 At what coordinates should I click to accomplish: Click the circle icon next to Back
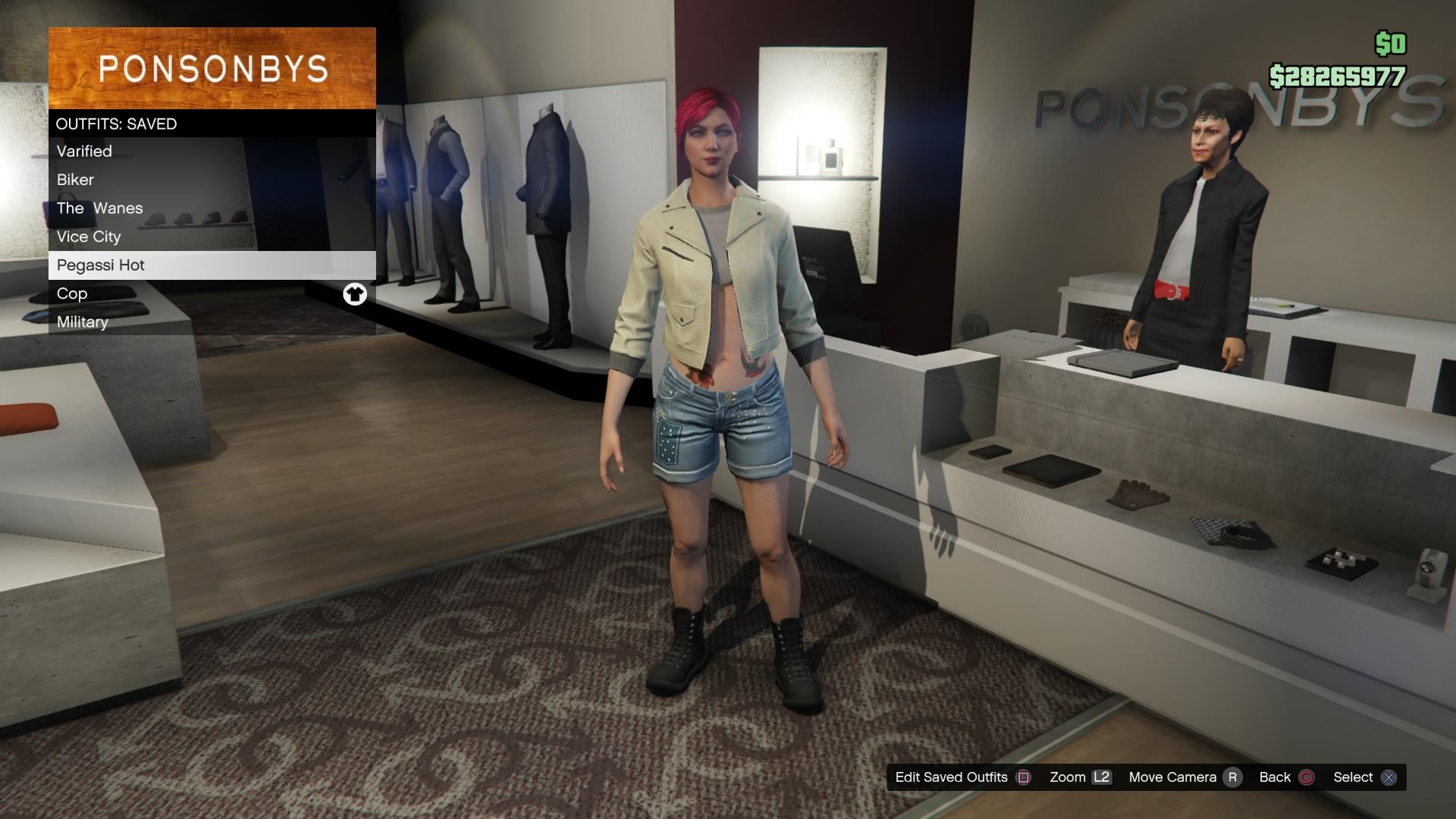click(x=1308, y=777)
